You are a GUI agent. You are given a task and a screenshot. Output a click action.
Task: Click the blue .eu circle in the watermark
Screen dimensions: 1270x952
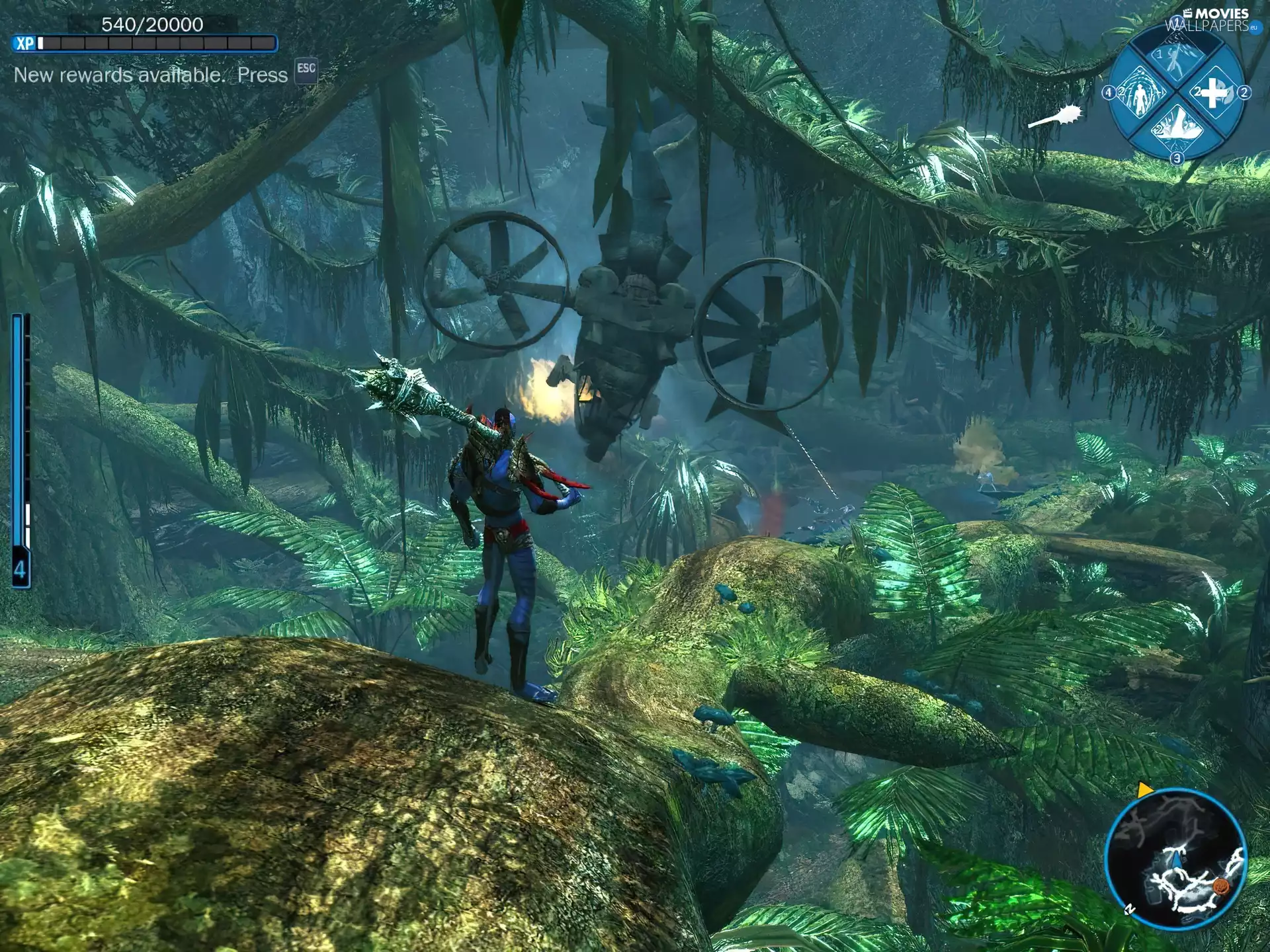click(1255, 28)
